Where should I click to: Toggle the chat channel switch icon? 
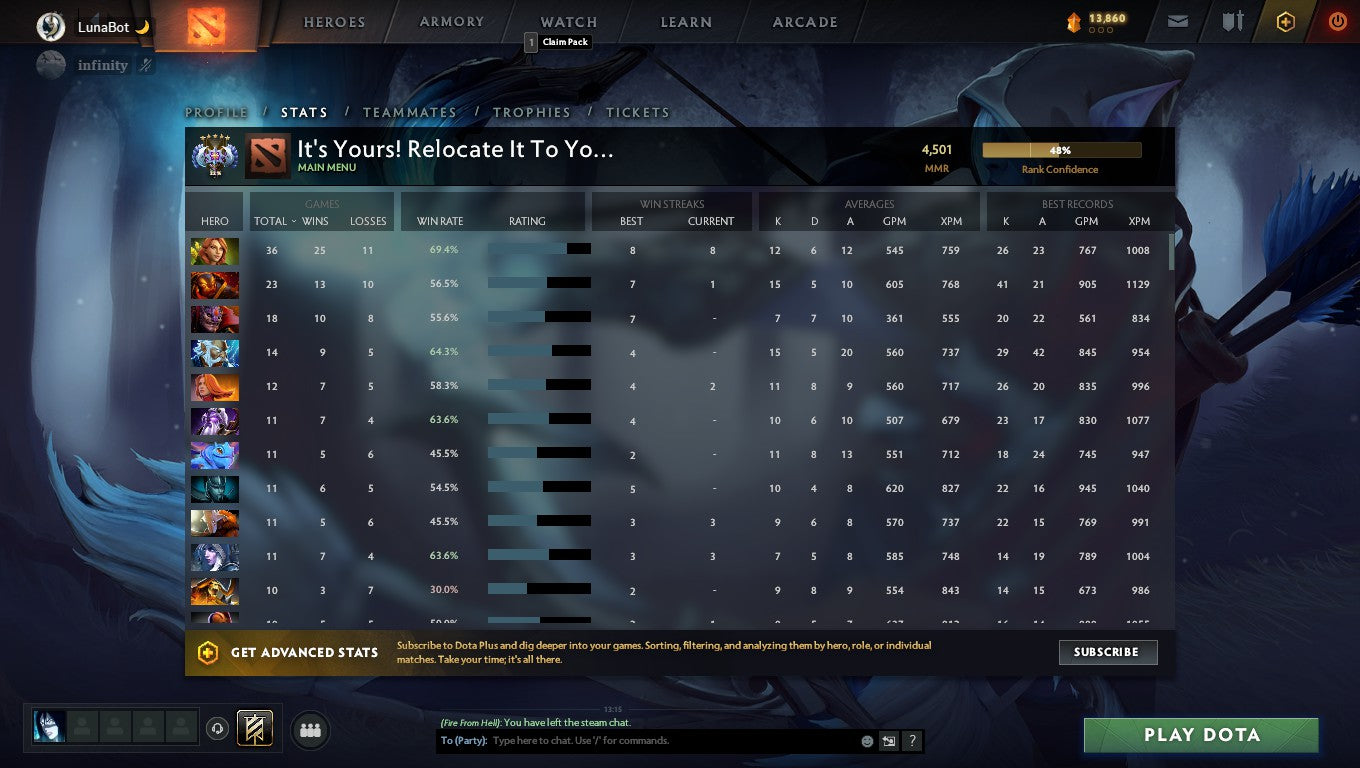click(888, 741)
